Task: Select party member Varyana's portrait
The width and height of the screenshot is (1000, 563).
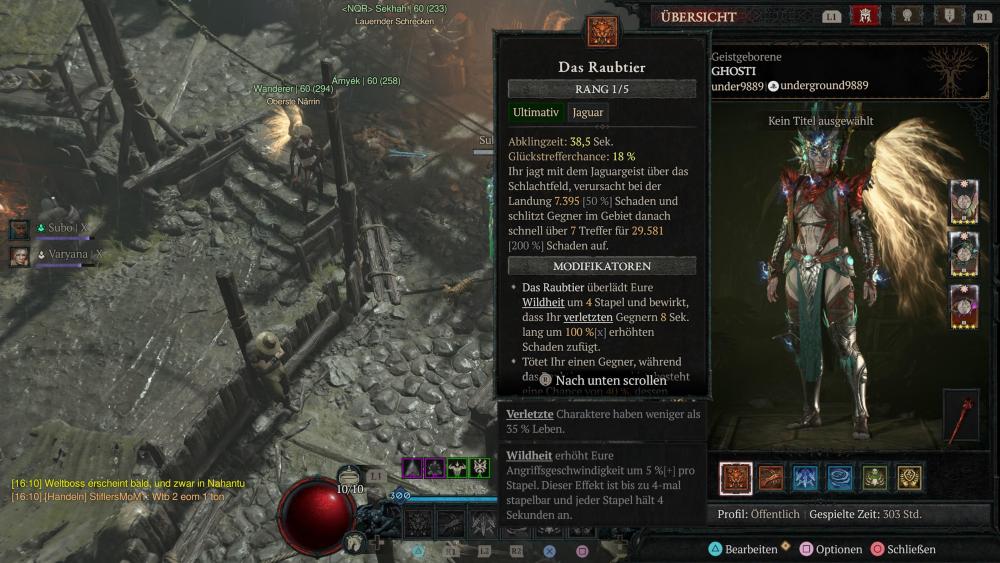Action: 20,256
